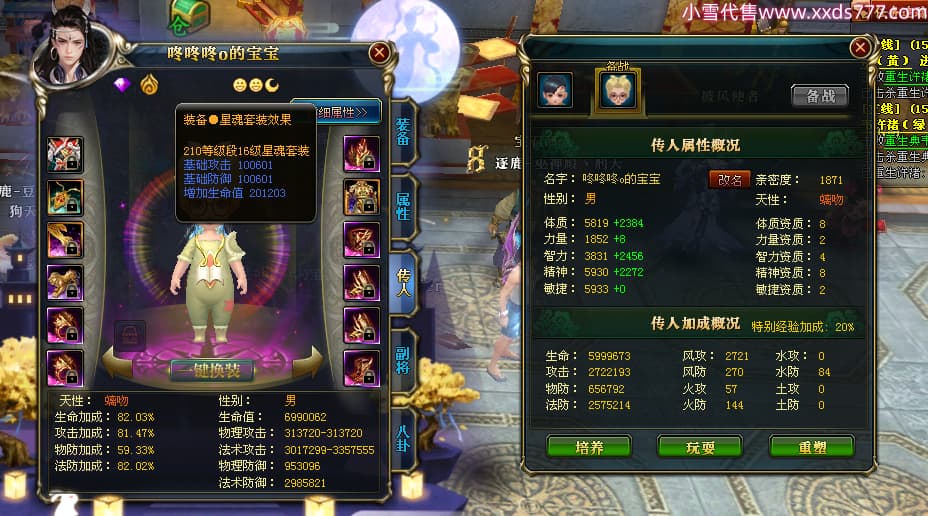The width and height of the screenshot is (928, 516).
Task: Click the 重塑 button
Action: 811,447
